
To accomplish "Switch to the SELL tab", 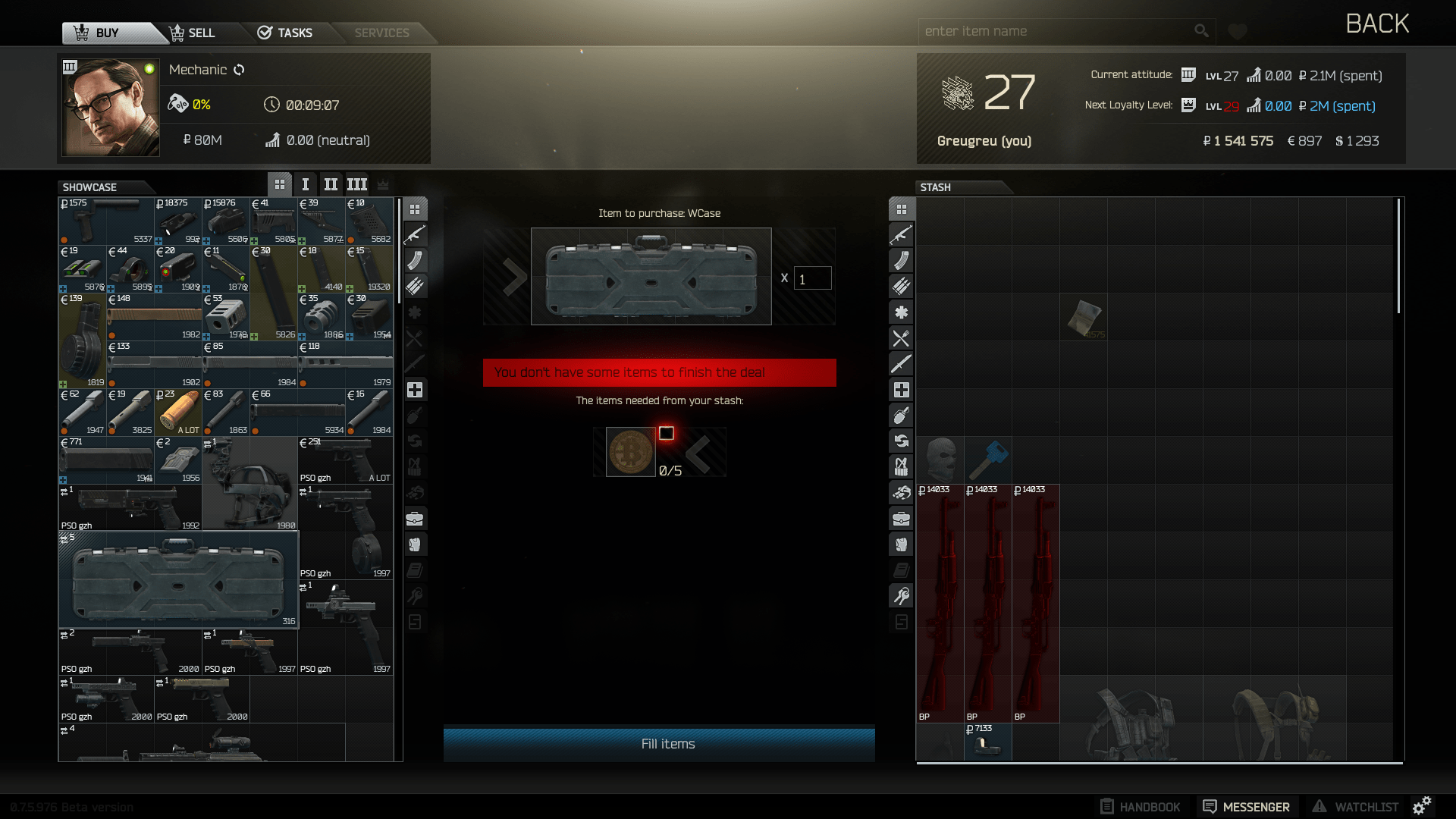I will [194, 33].
